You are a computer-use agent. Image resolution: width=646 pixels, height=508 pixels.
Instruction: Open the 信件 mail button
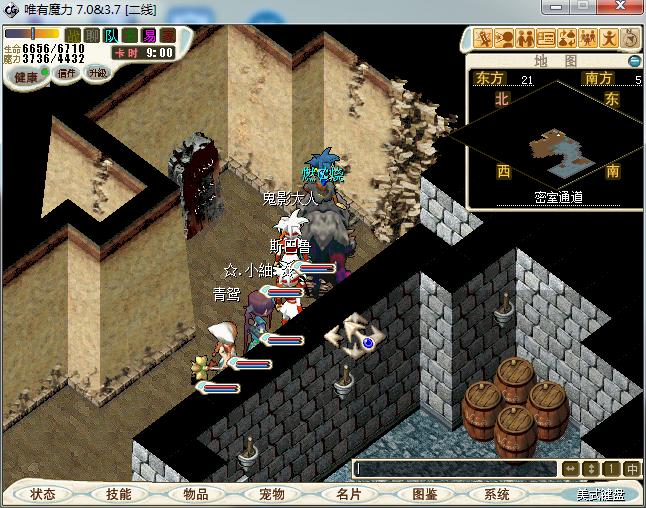(x=67, y=73)
